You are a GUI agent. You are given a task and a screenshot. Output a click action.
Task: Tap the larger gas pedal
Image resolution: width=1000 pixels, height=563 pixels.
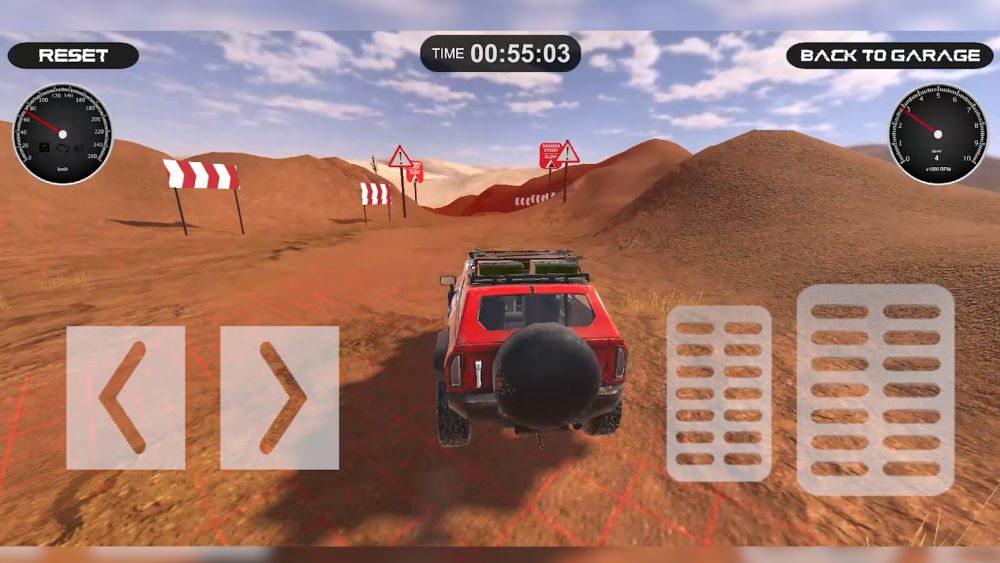click(x=875, y=390)
